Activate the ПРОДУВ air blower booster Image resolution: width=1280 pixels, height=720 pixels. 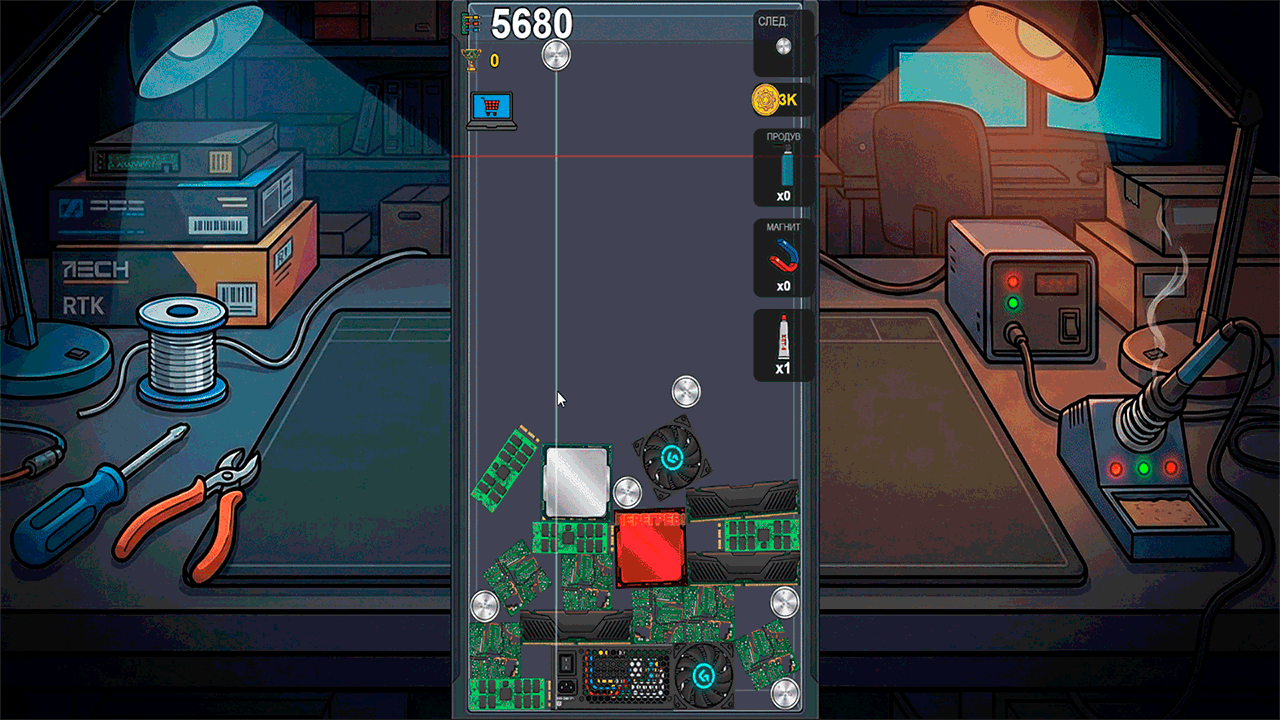point(781,168)
